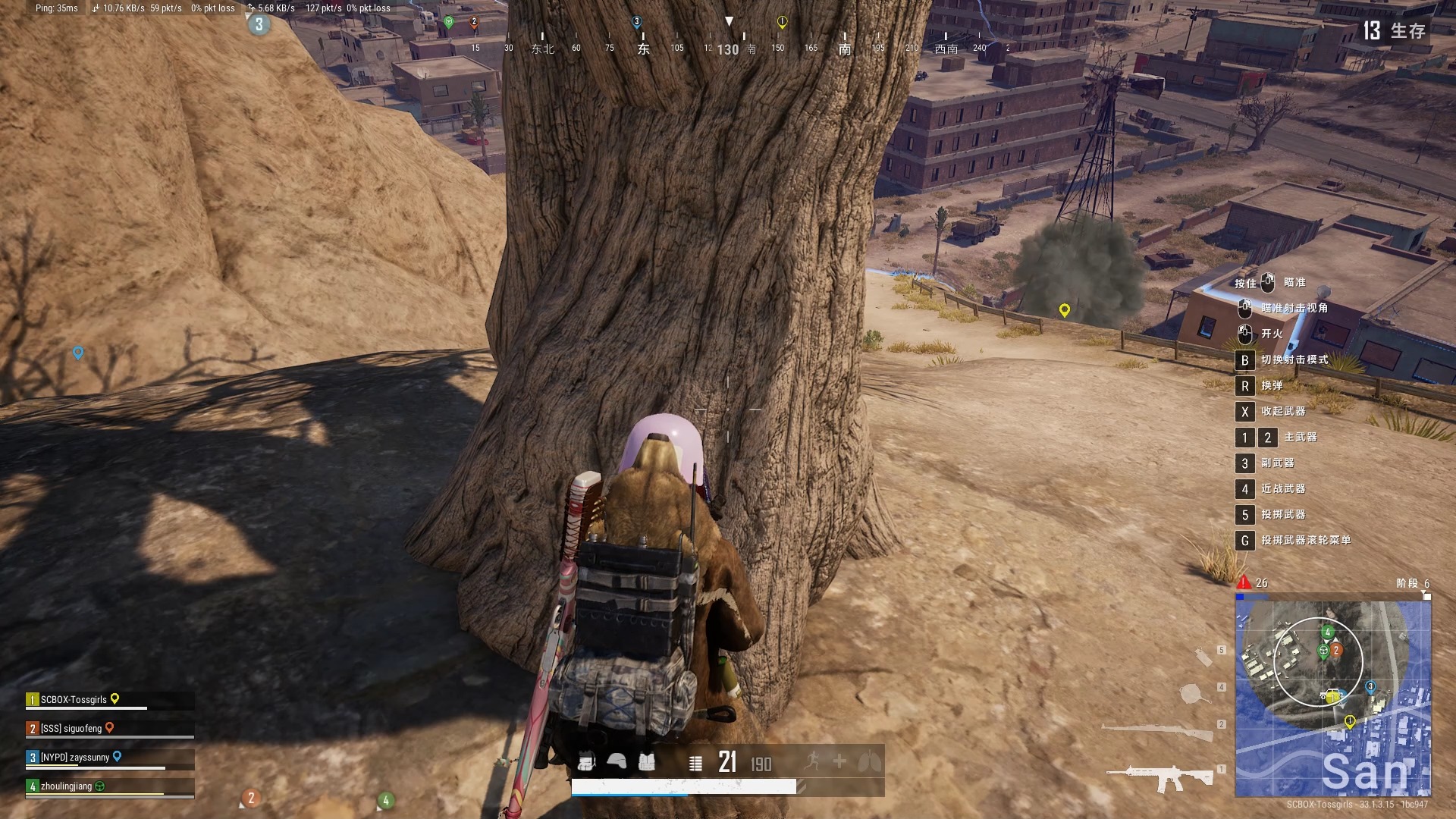Image resolution: width=1456 pixels, height=819 pixels.
Task: Click the sprint boost status icon
Action: [812, 761]
